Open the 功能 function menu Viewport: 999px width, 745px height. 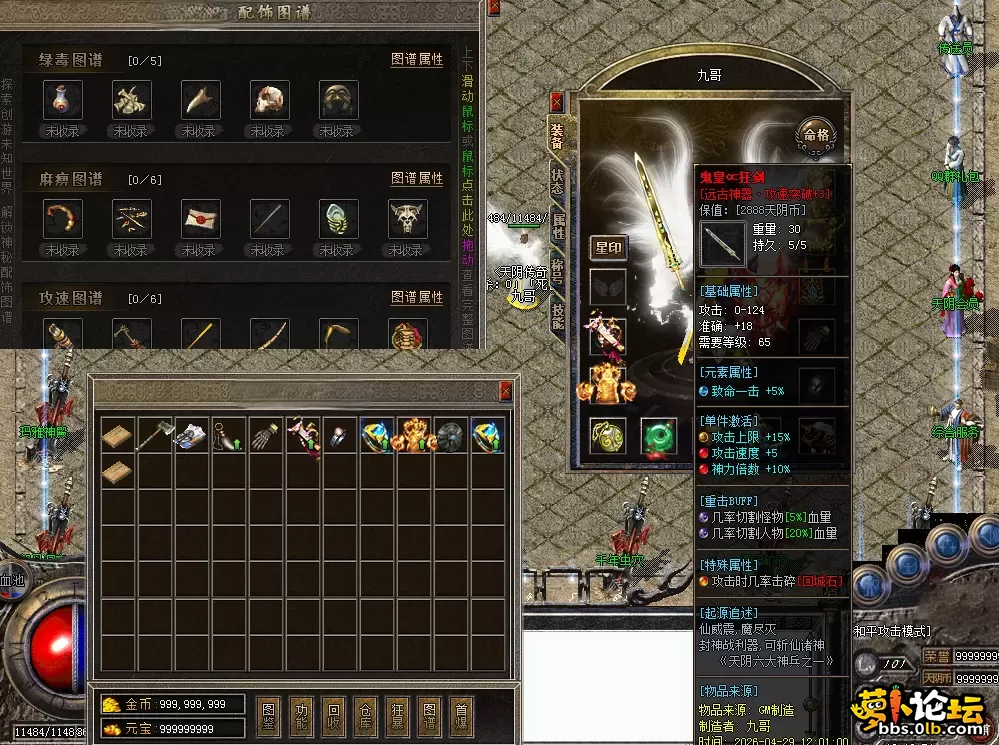[x=302, y=716]
